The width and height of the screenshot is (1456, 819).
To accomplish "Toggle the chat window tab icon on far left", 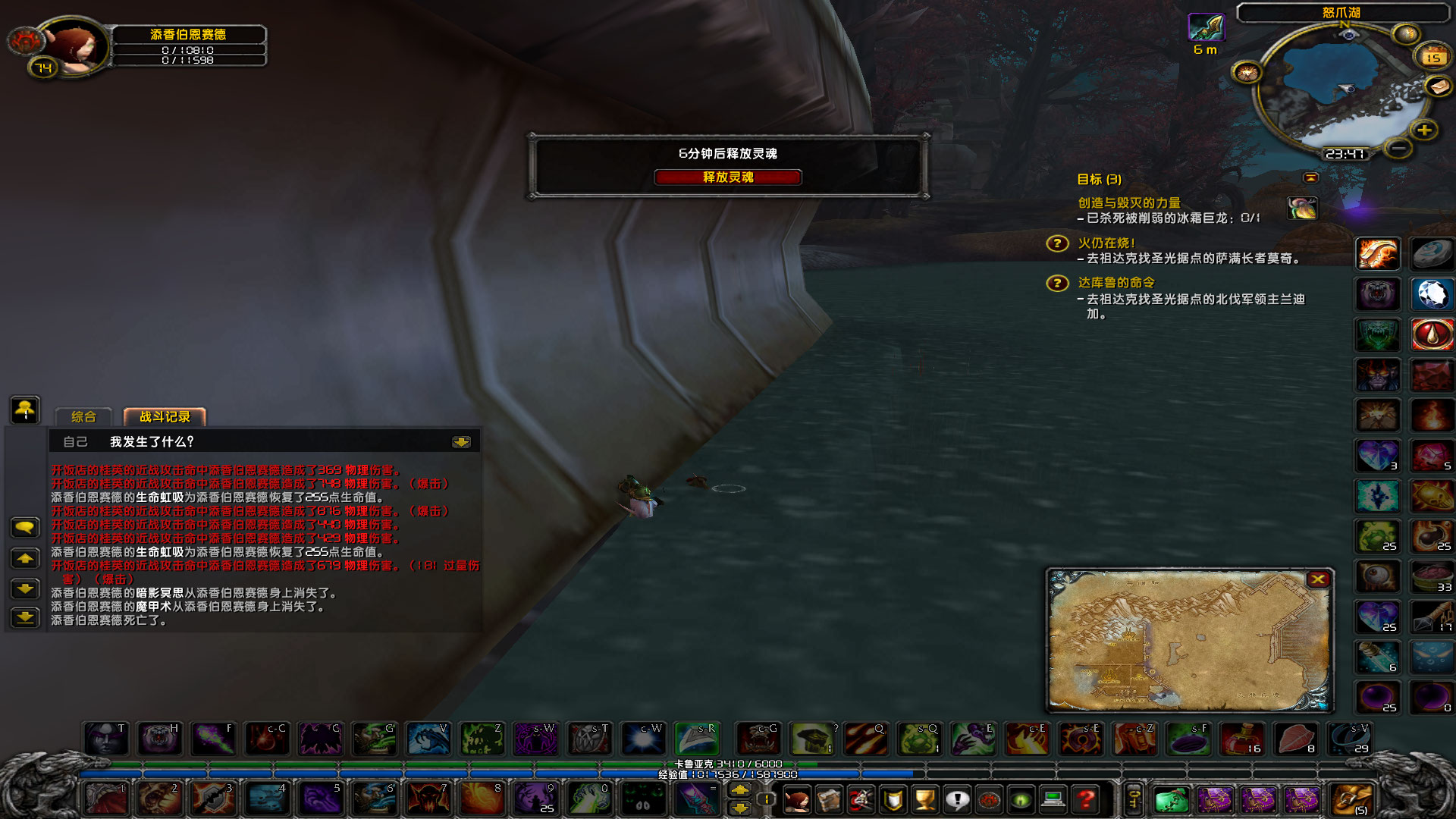I will click(25, 411).
